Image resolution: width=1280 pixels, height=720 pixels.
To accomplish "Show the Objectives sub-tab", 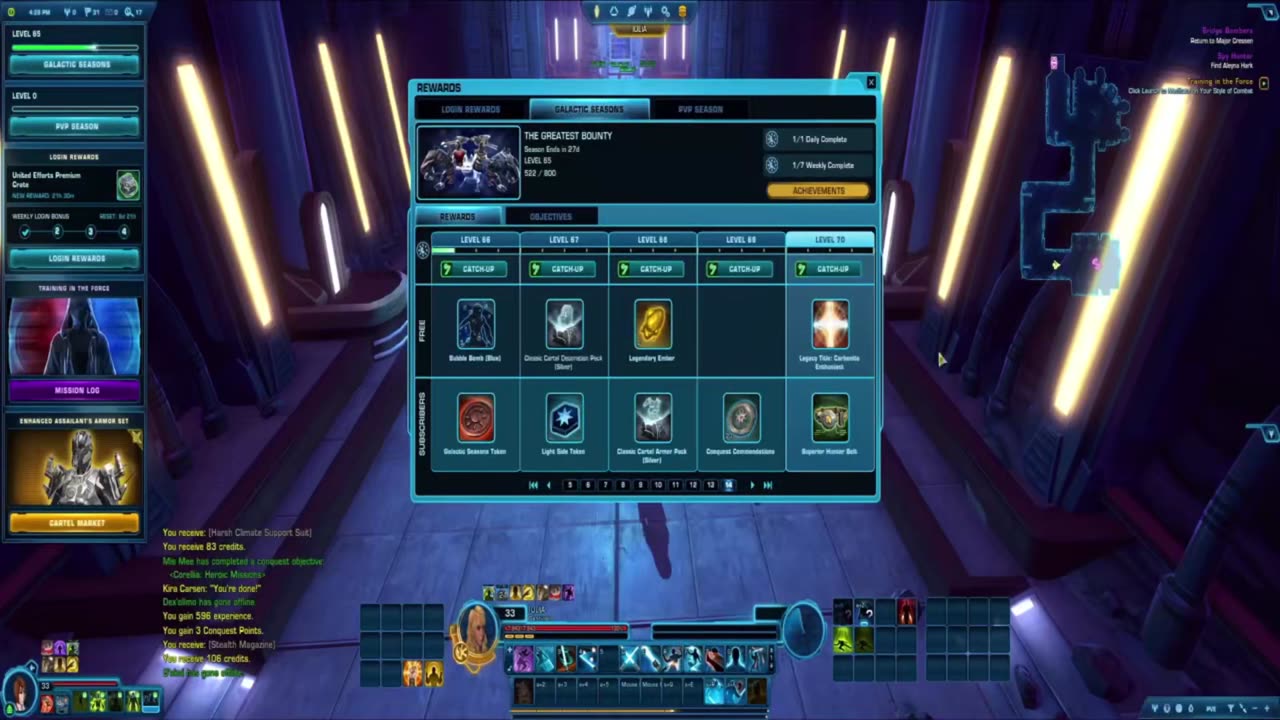I will (550, 216).
